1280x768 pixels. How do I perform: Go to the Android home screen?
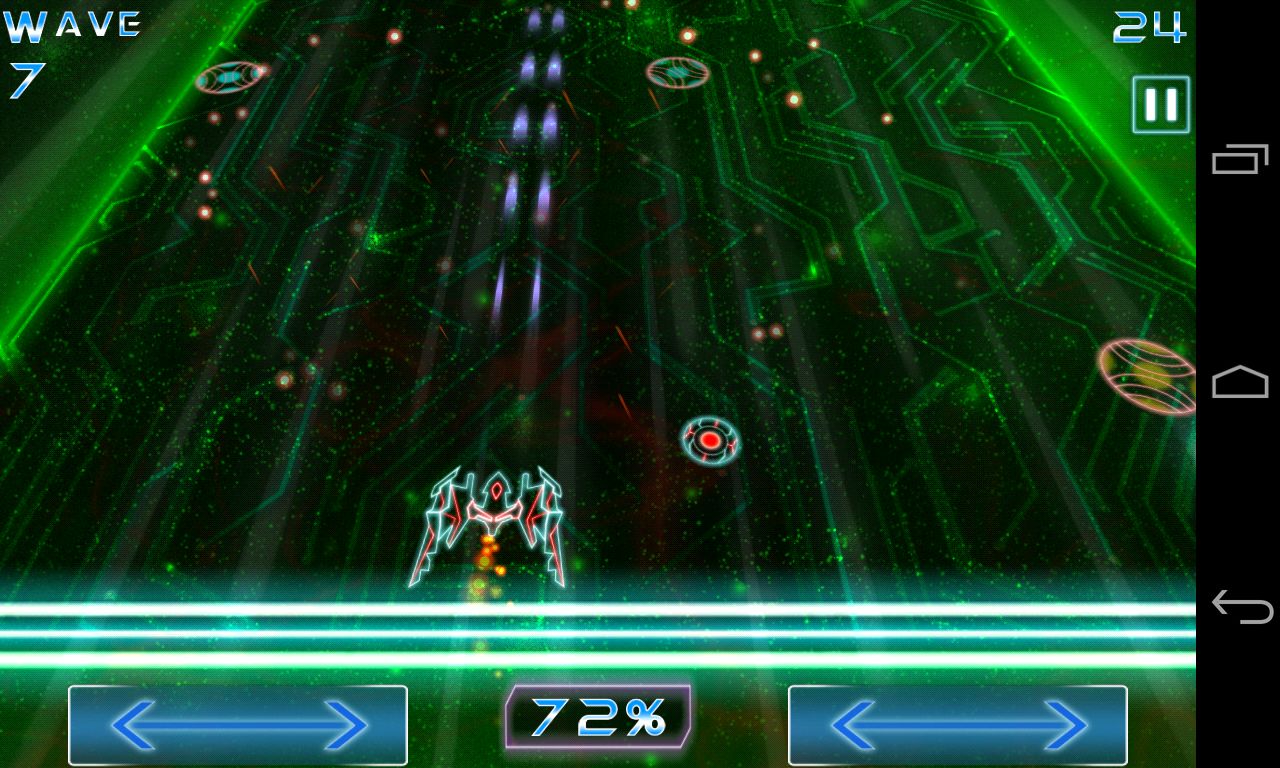point(1240,382)
